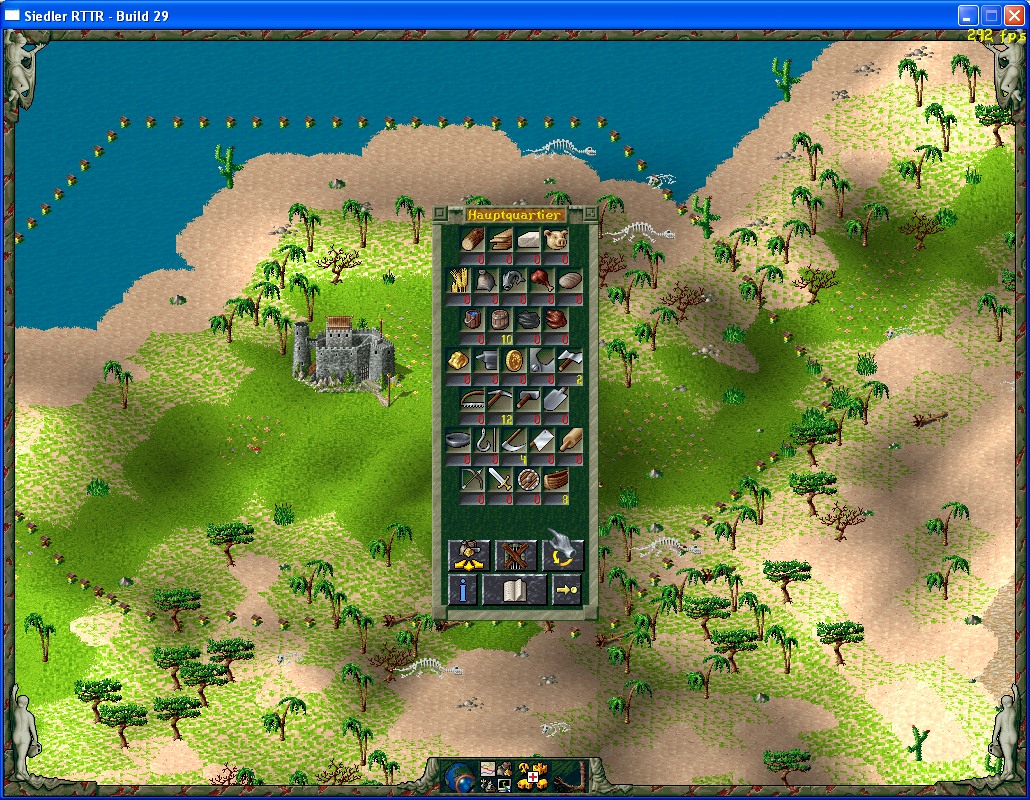Open the red cross menu in the bottom bar
This screenshot has height=800, width=1030.
pos(535,778)
